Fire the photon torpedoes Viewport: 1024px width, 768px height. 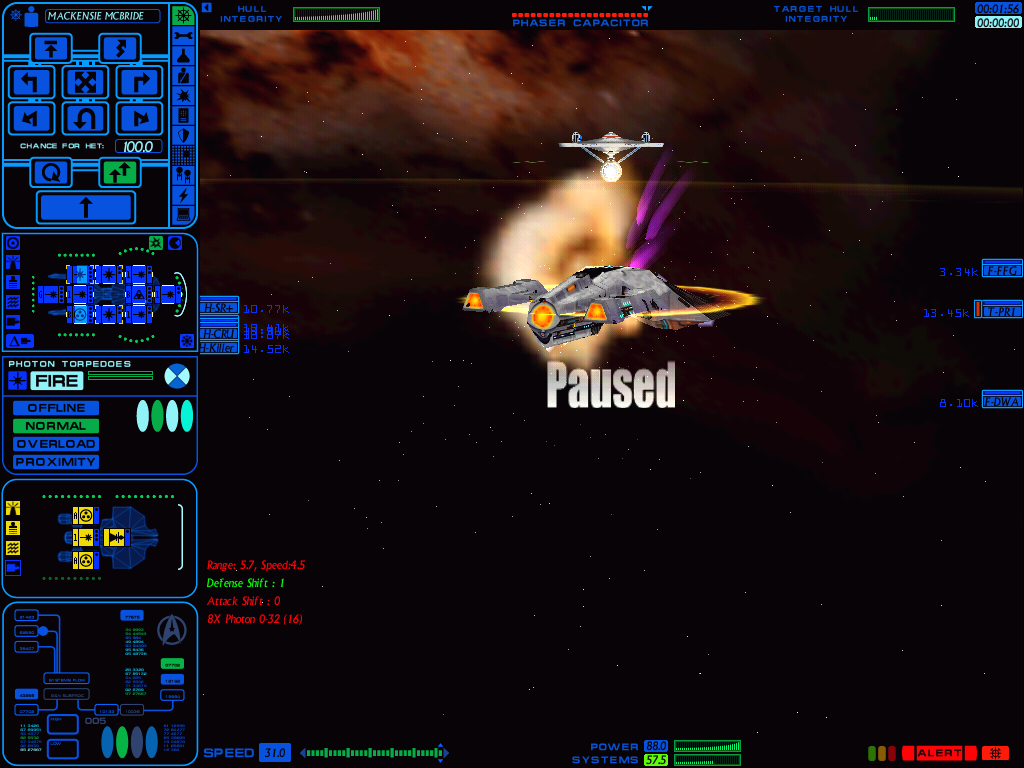point(56,380)
